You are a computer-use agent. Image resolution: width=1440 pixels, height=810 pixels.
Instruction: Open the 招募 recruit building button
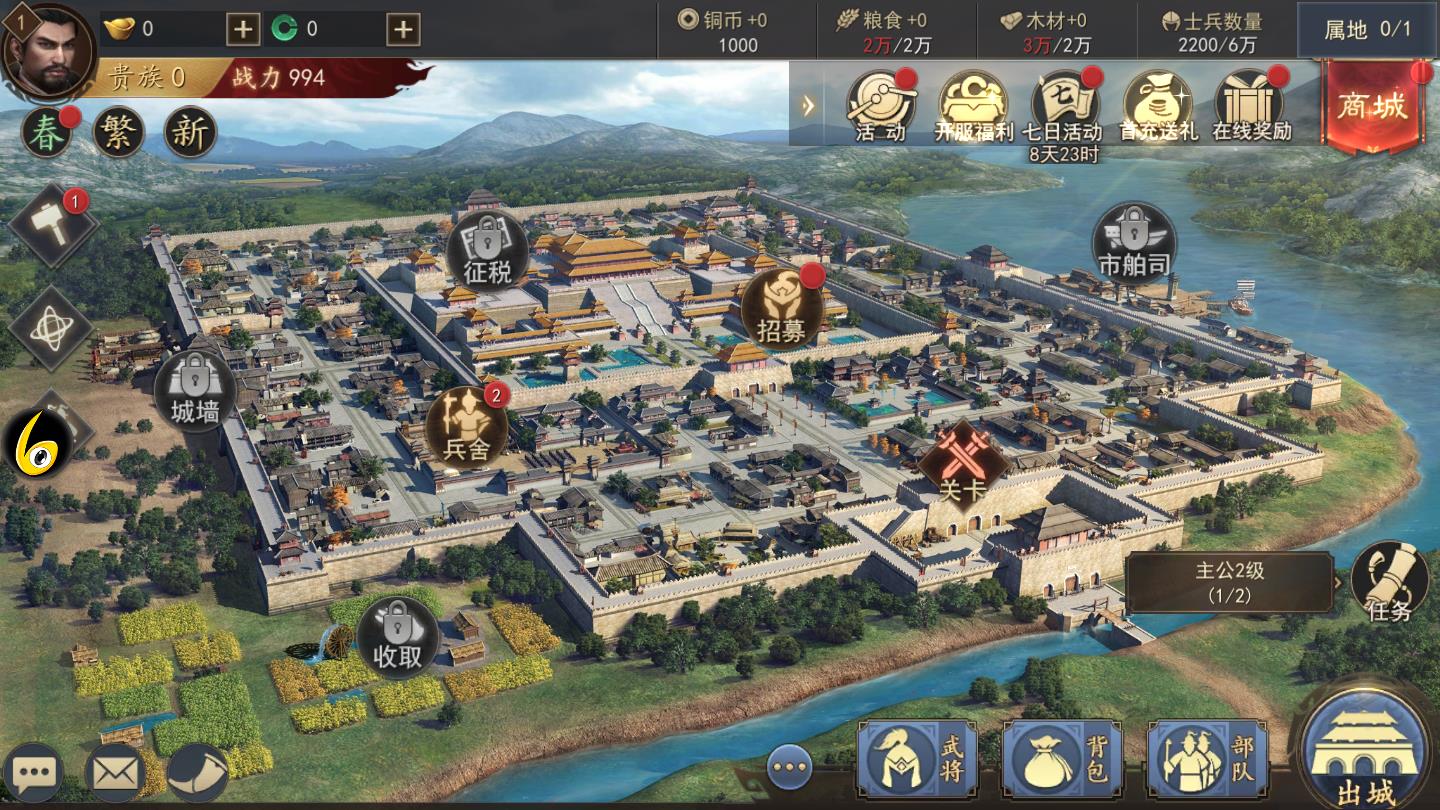click(x=781, y=308)
